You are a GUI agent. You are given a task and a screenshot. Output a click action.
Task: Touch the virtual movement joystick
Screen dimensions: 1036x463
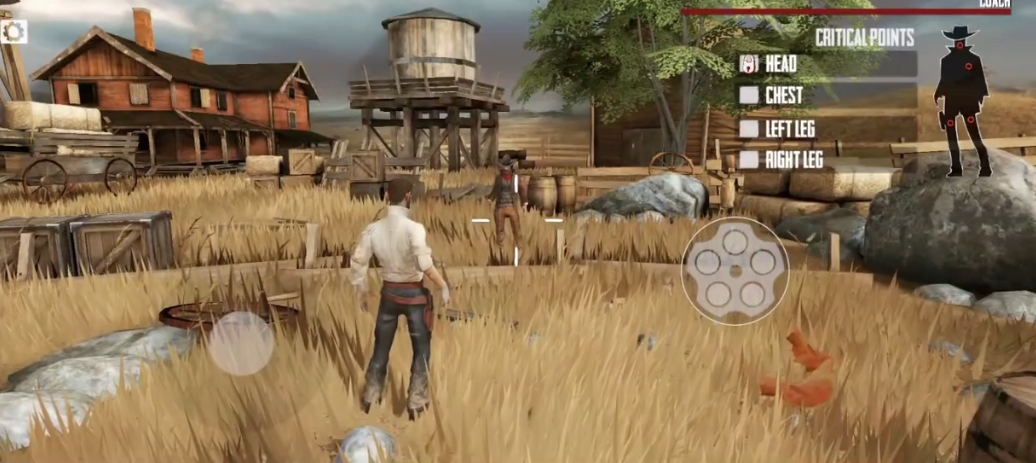(x=240, y=343)
